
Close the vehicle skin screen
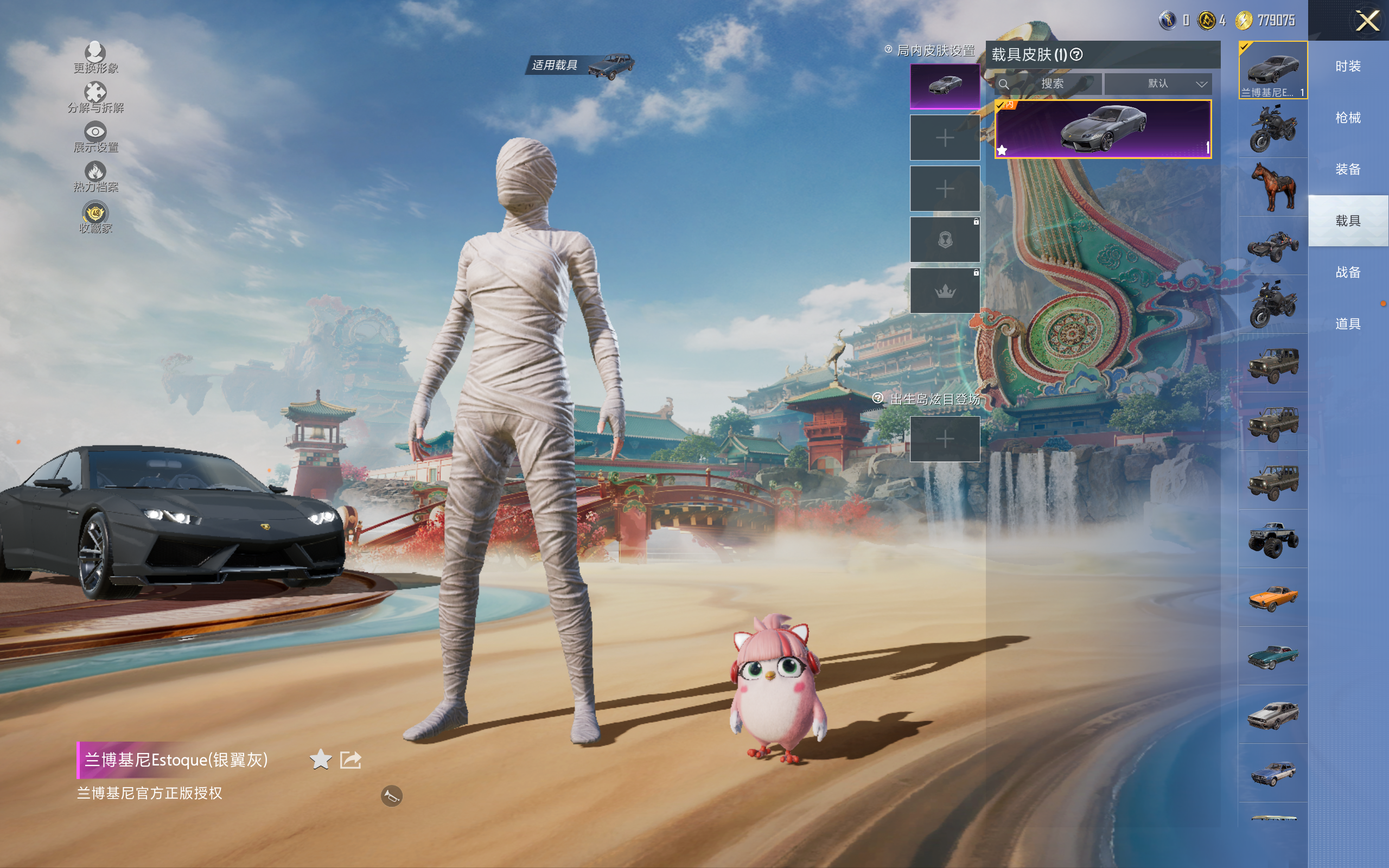click(1367, 21)
